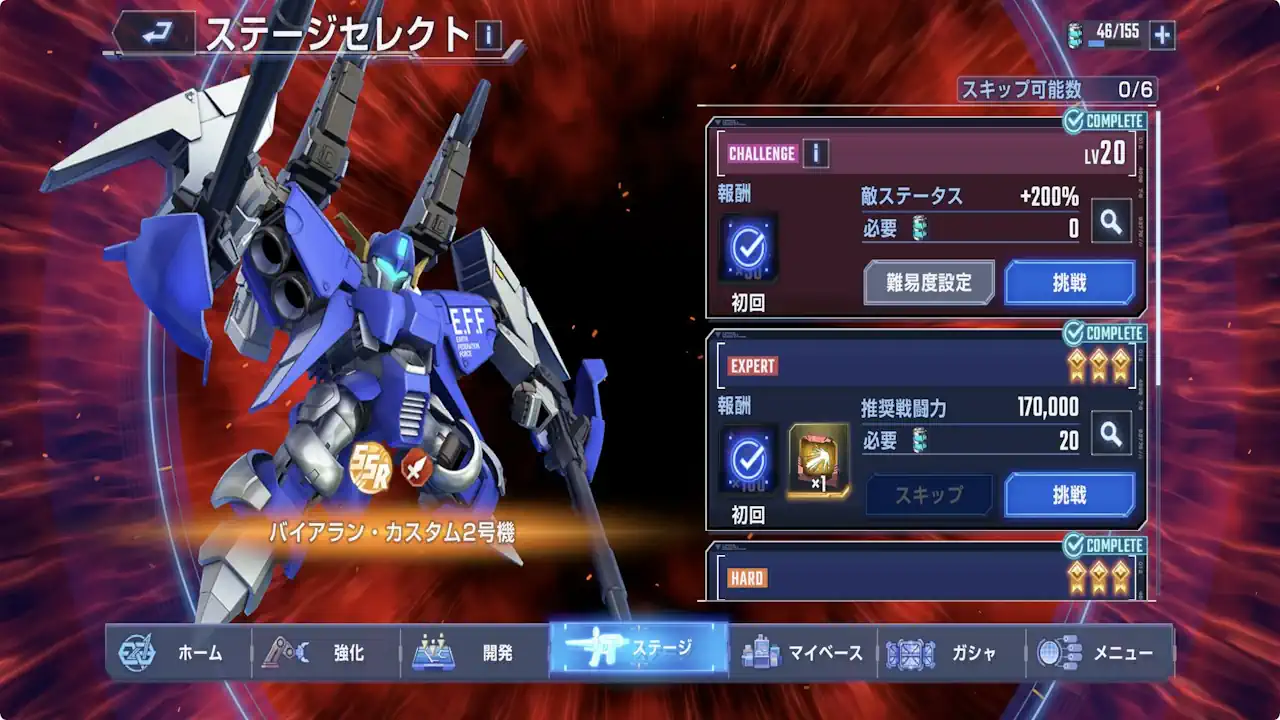The image size is (1280, 720).
Task: Open the 強化 enhancement tab
Action: tap(325, 653)
